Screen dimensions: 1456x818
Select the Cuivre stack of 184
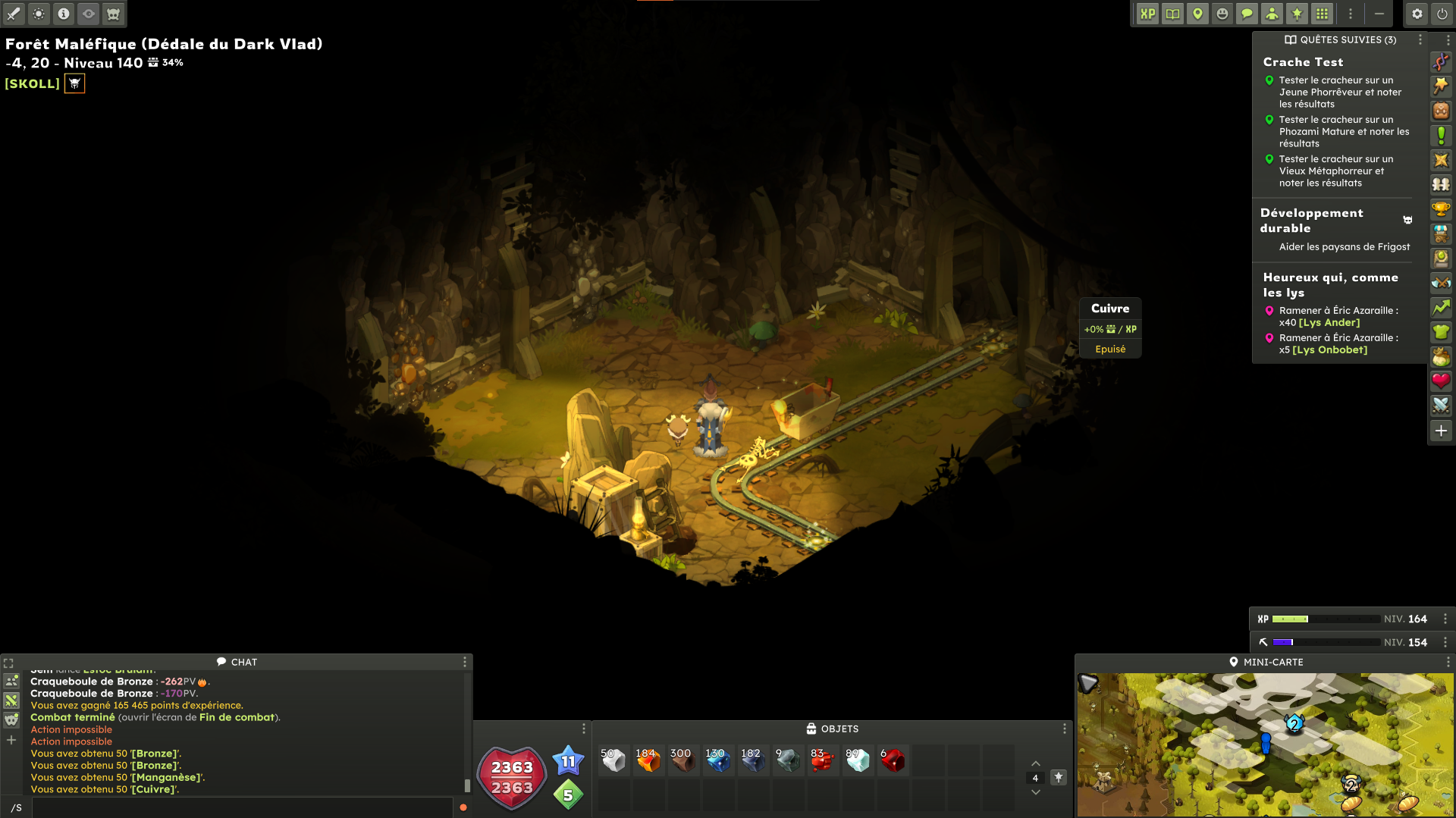[x=648, y=760]
